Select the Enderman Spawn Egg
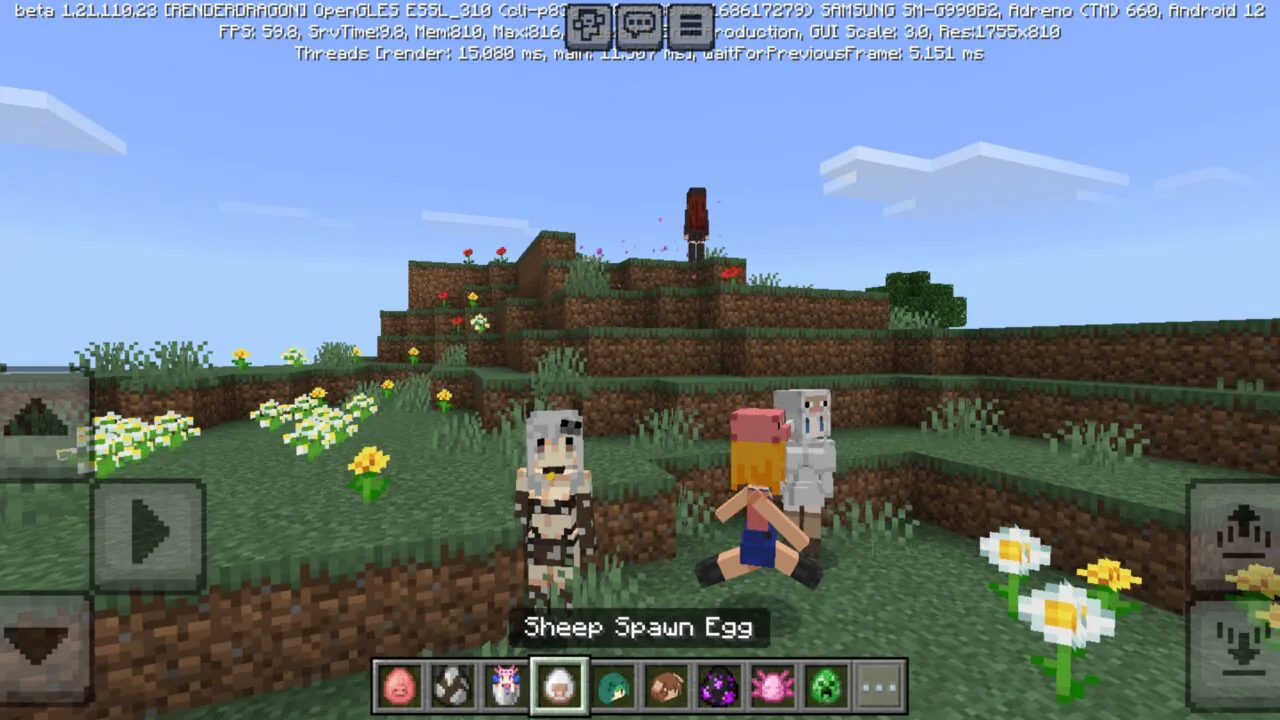This screenshot has height=720, width=1280. coord(720,684)
